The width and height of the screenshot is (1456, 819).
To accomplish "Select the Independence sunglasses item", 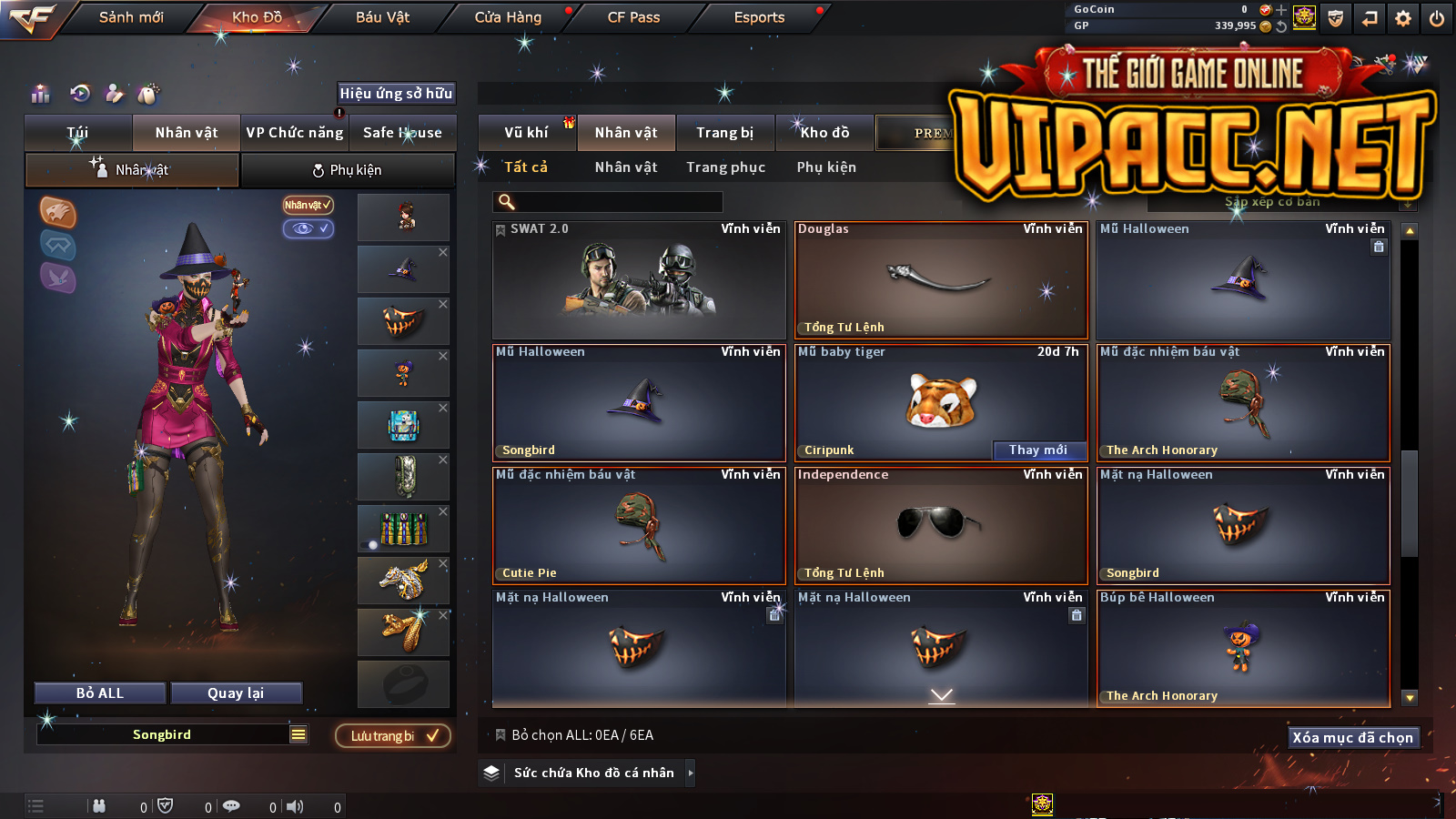I will [941, 525].
